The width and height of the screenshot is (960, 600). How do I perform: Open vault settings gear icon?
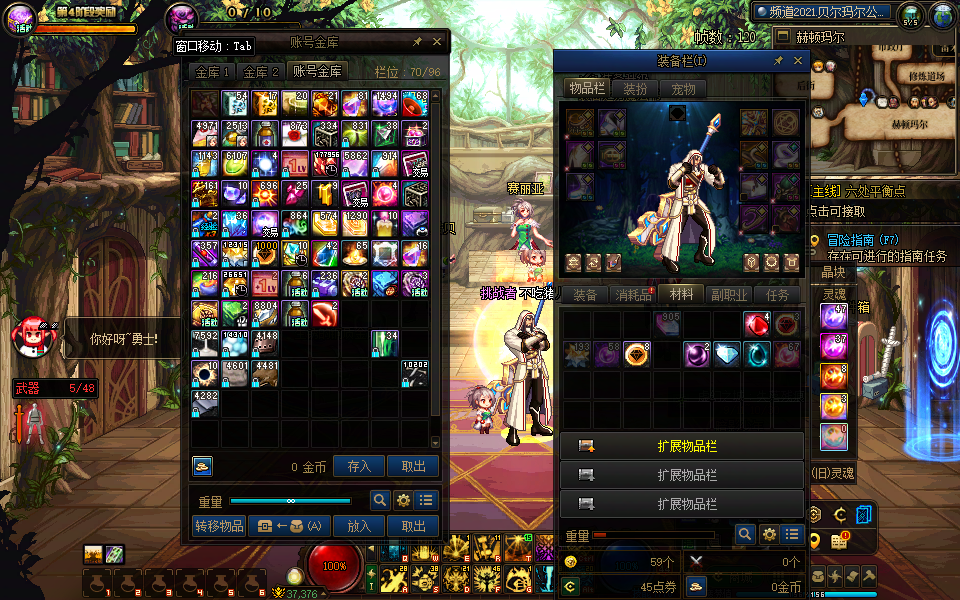point(404,501)
